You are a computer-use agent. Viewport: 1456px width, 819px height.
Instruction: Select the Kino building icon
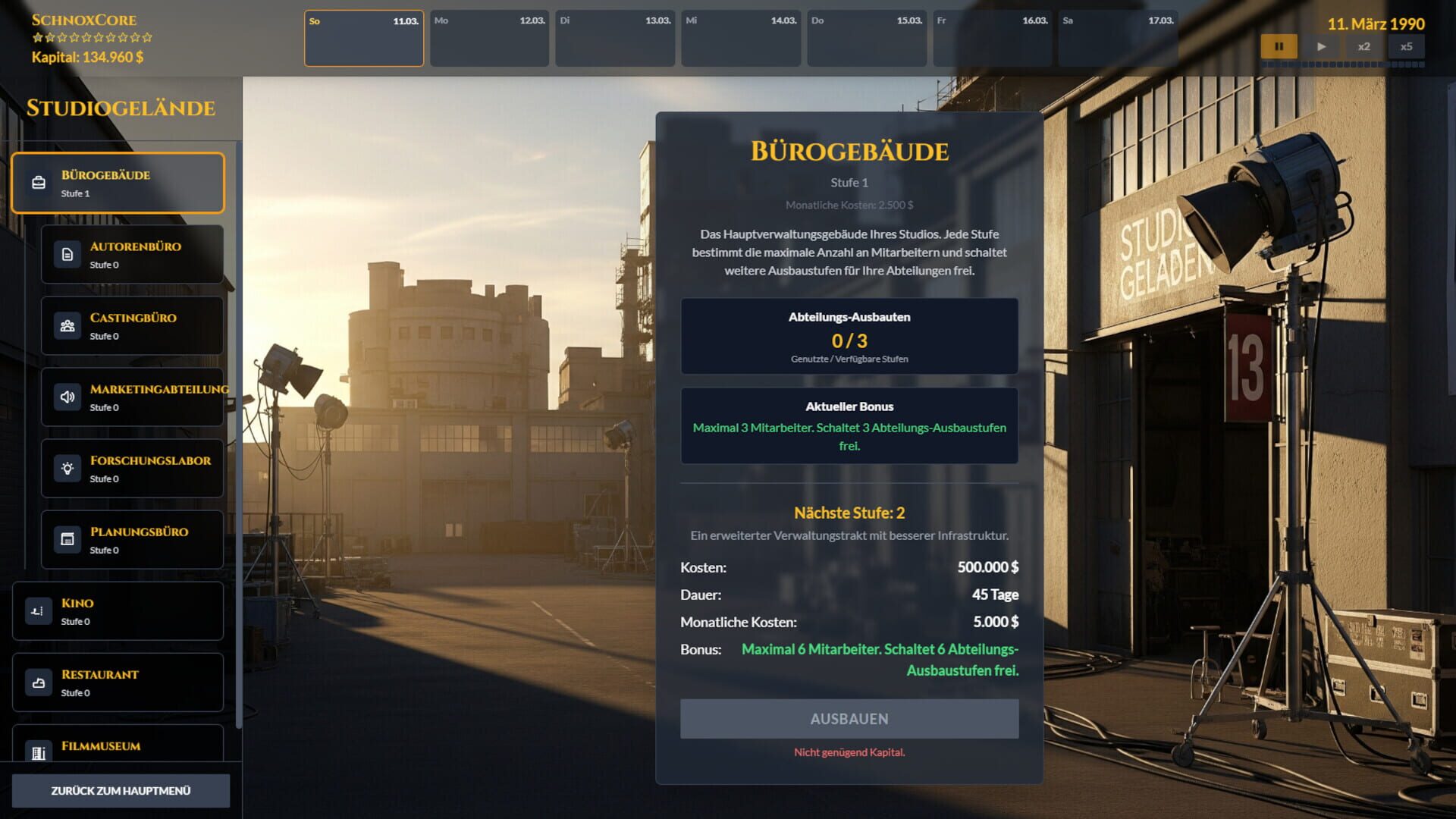(x=38, y=610)
